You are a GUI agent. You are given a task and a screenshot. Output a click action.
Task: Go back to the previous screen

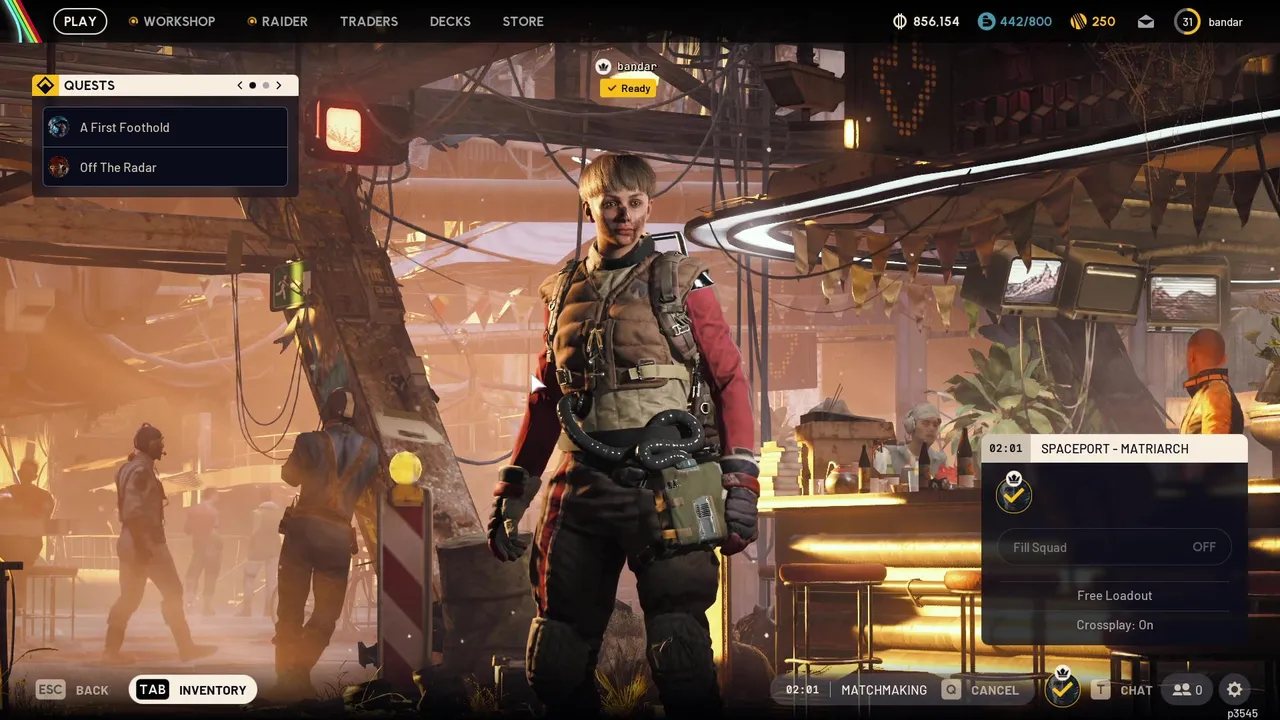pyautogui.click(x=73, y=690)
